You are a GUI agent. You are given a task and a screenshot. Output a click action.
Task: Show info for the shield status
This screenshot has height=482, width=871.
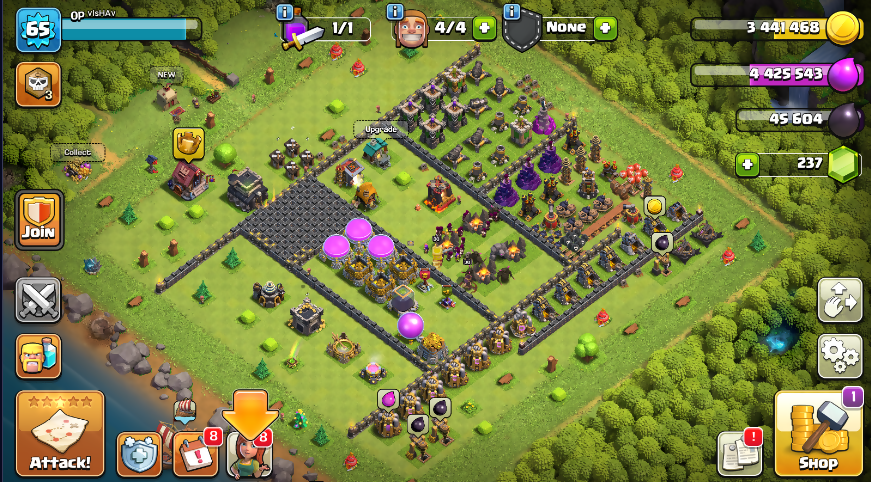[512, 12]
